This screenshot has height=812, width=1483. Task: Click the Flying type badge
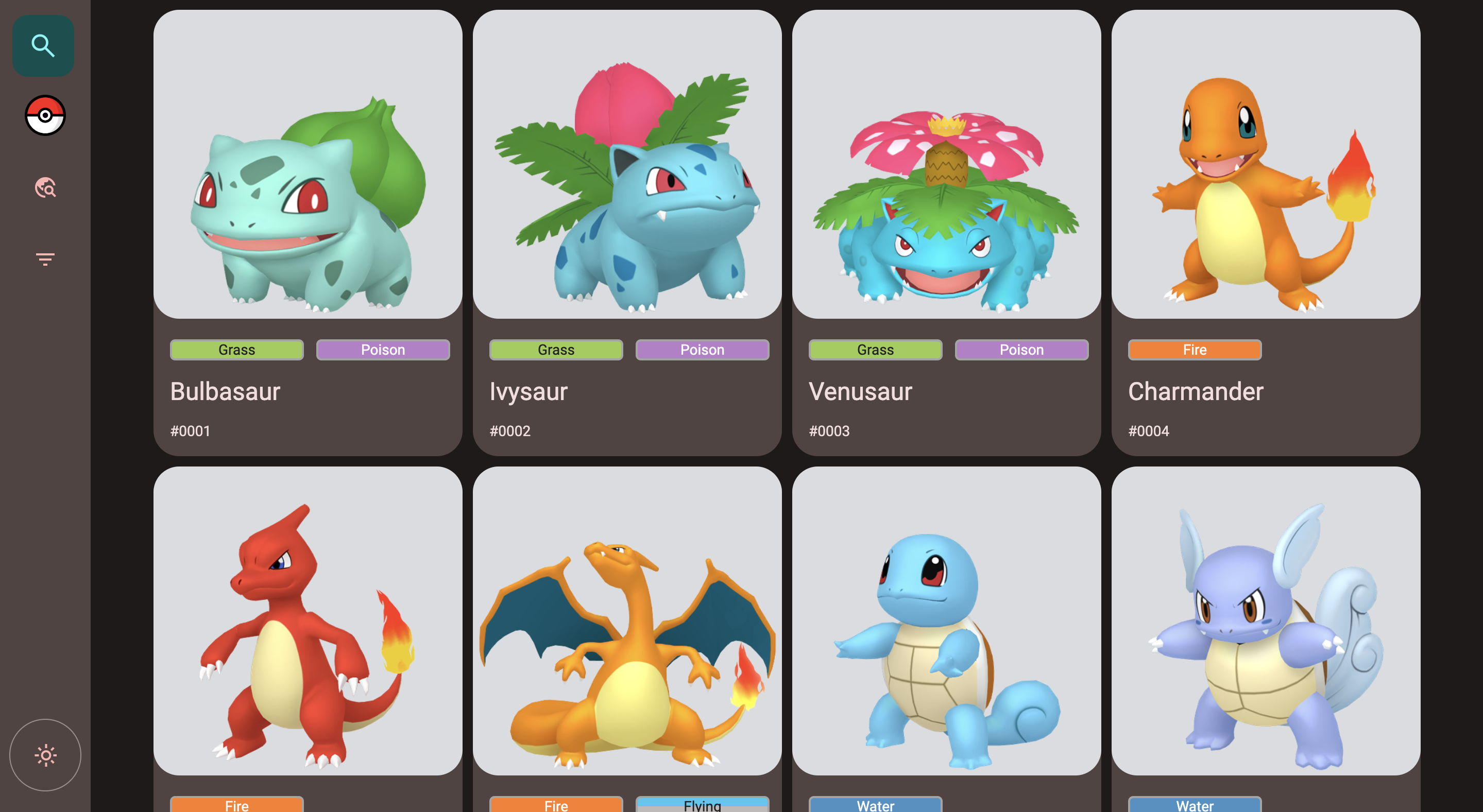pyautogui.click(x=702, y=805)
